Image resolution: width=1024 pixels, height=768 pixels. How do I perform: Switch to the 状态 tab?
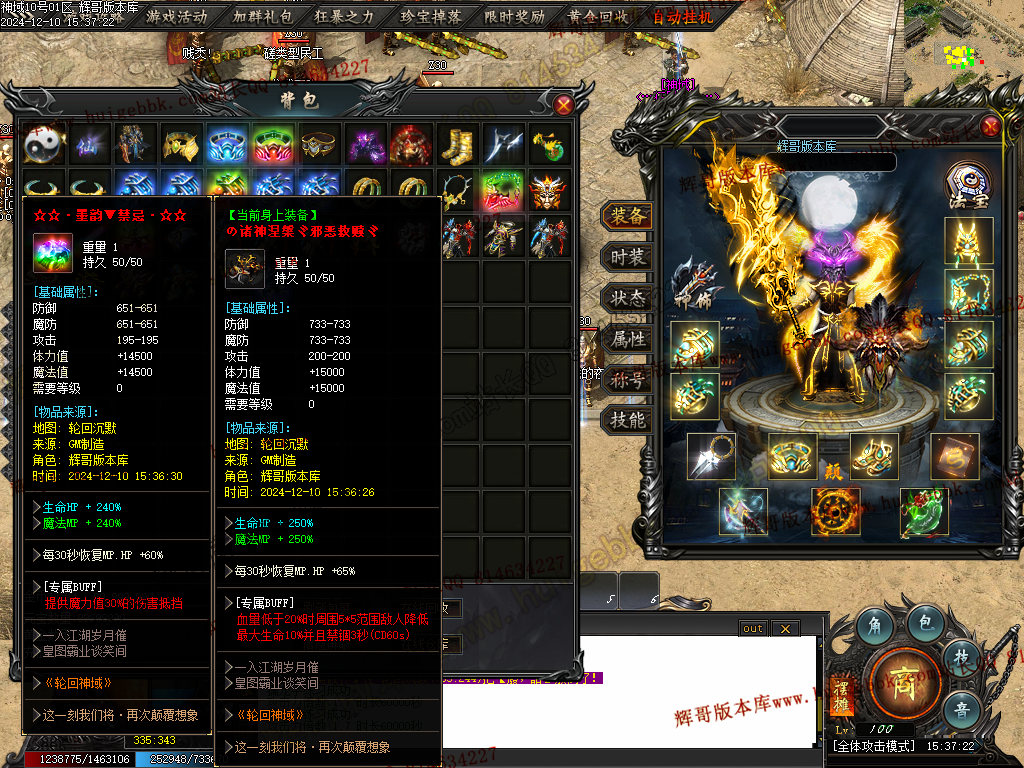click(x=627, y=298)
